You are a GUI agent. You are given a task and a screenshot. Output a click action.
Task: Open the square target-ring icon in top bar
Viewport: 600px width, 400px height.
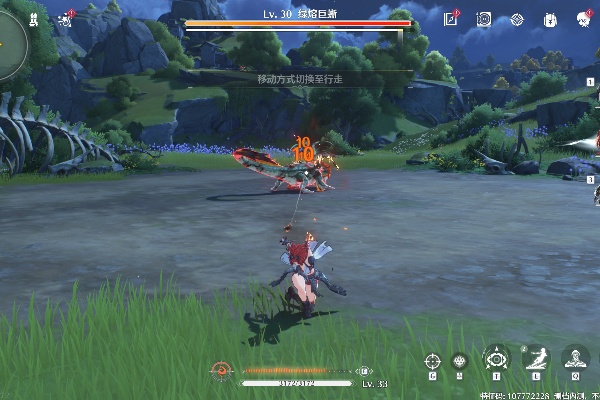pyautogui.click(x=484, y=19)
